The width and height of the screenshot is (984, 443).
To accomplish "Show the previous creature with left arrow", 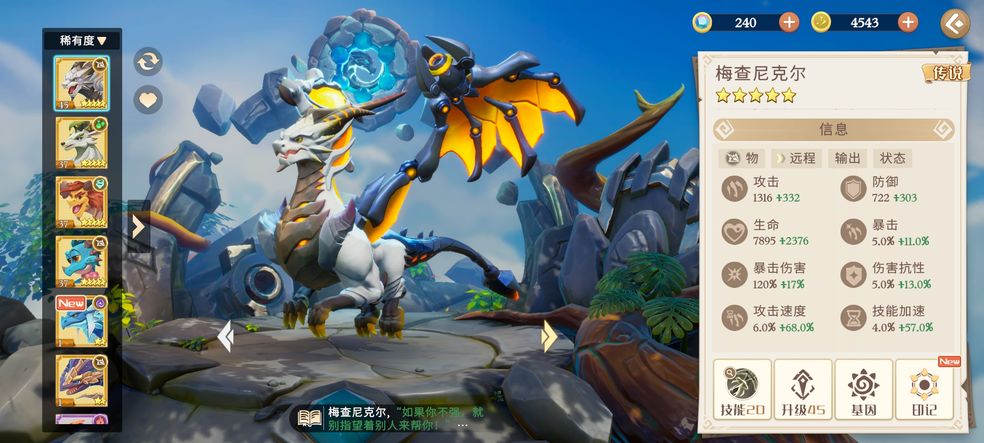I will point(226,336).
